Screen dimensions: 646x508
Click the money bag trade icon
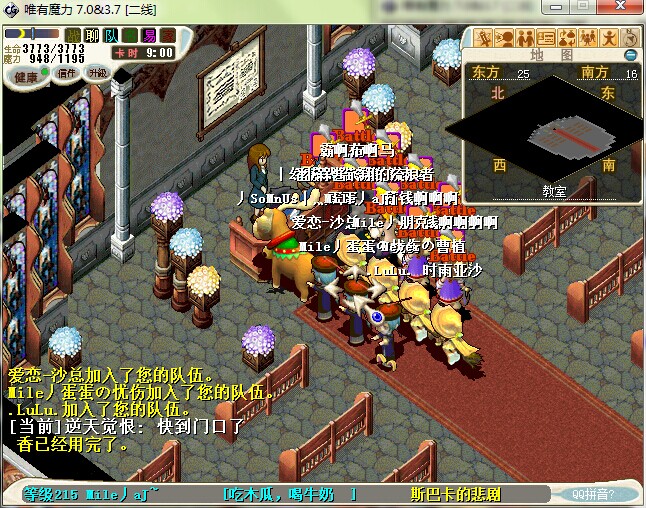(566, 39)
